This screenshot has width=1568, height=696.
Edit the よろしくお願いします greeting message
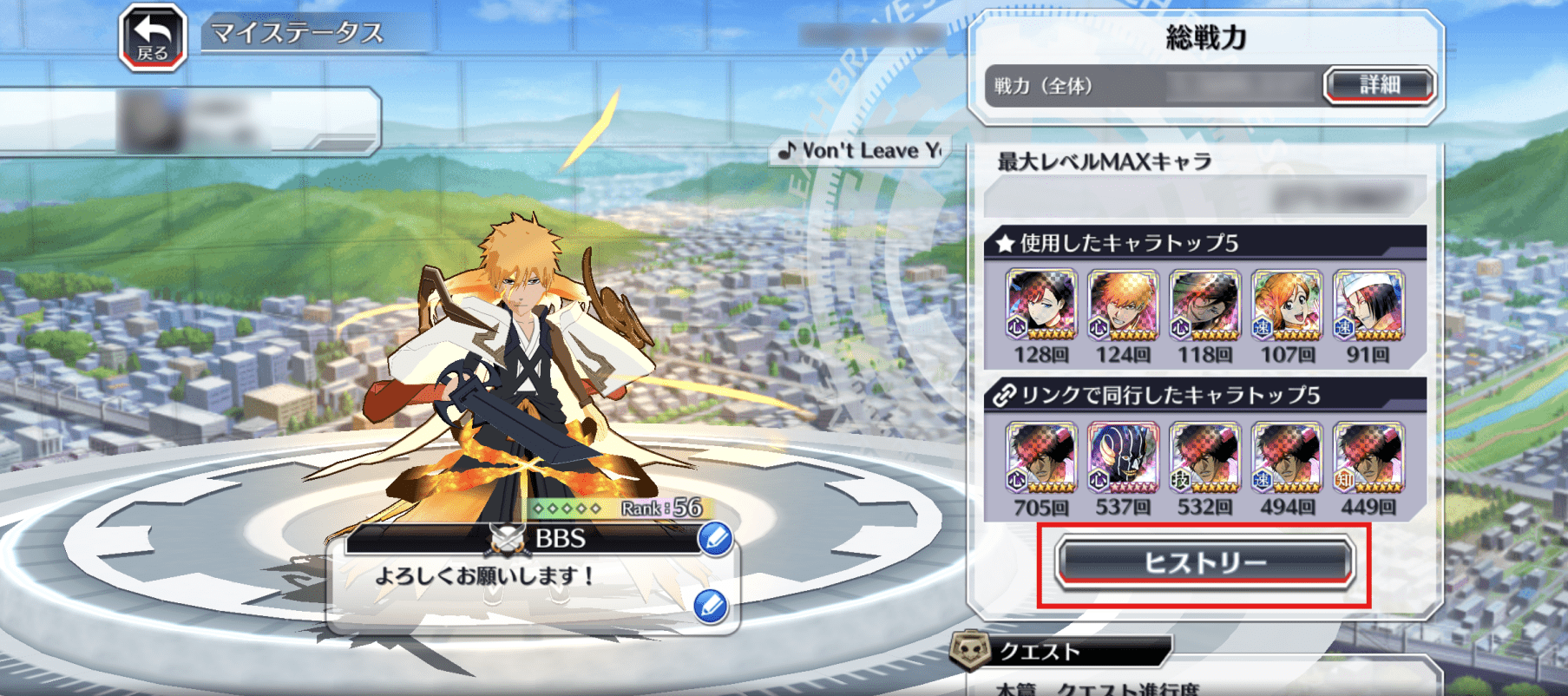pos(711,606)
